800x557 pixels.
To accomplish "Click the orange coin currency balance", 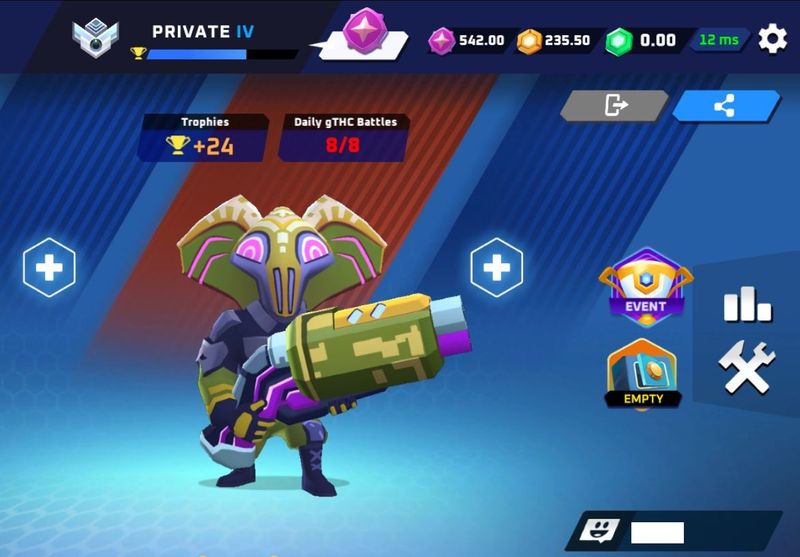I will [x=555, y=41].
